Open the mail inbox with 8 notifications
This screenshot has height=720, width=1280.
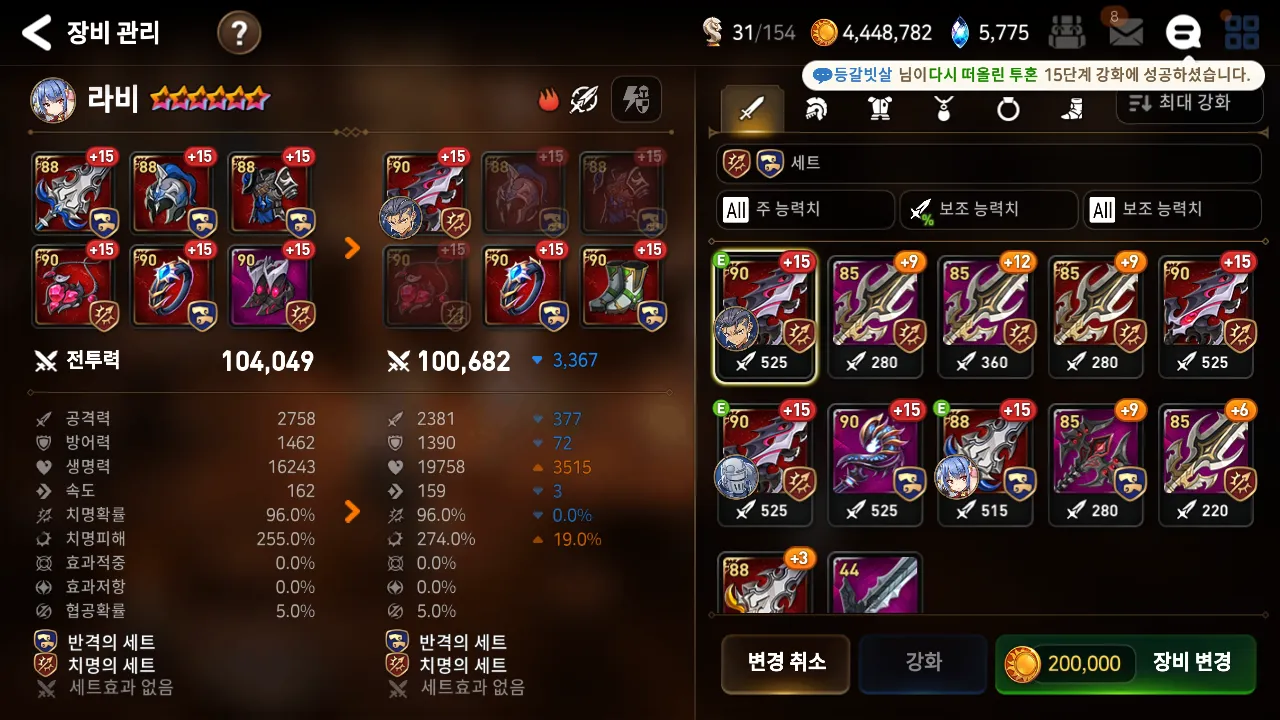[x=1125, y=31]
